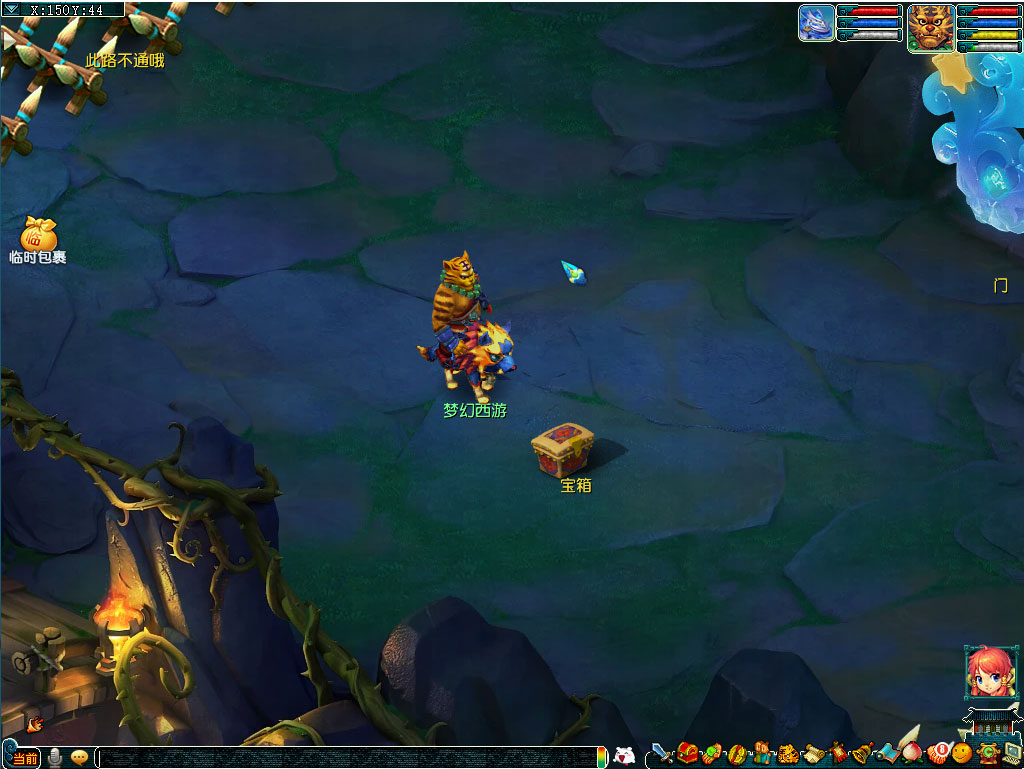Click the tiger character portrait

930,27
